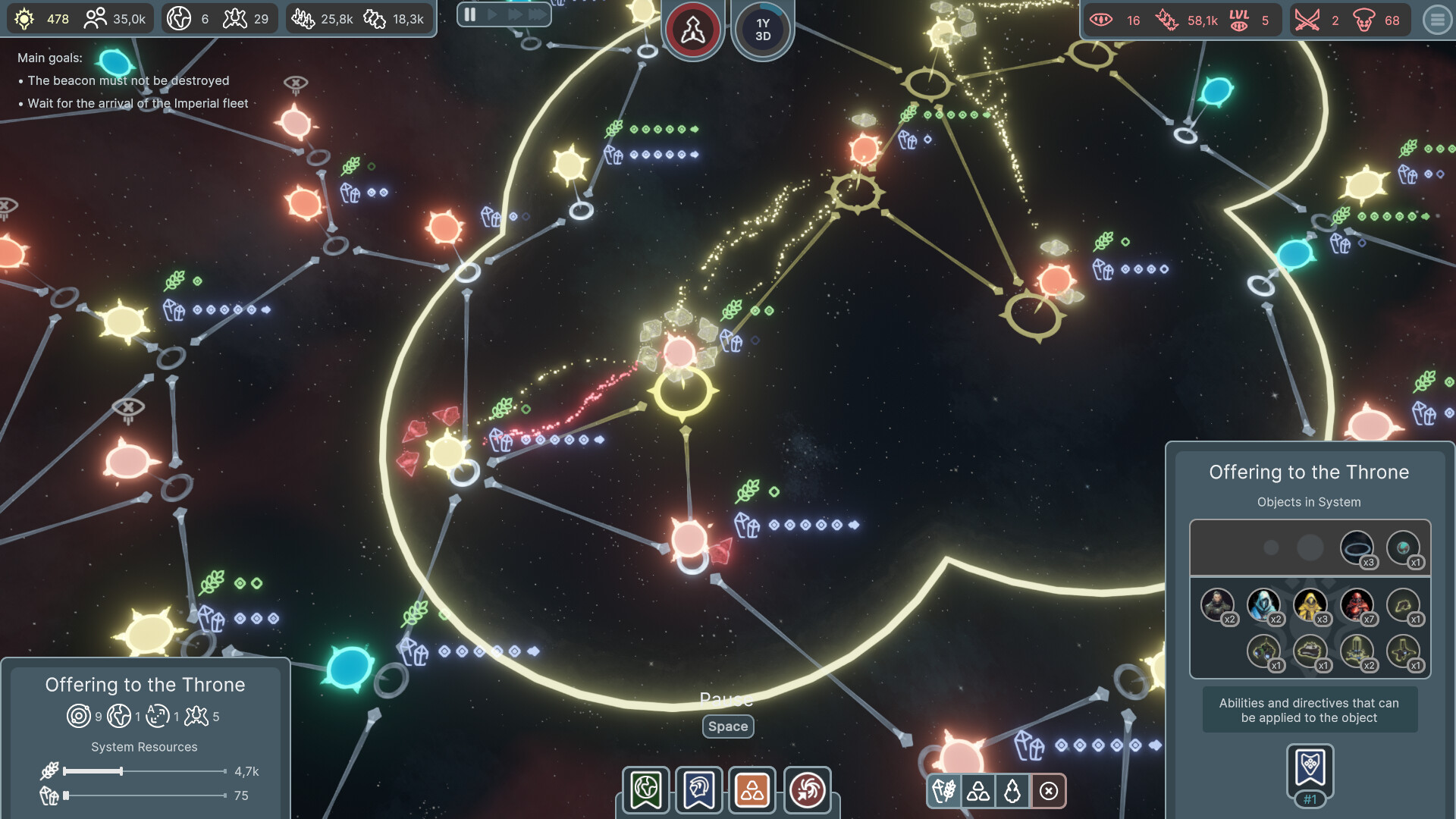Toggle the three triangles map filter
Viewport: 1456px width, 819px height.
pyautogui.click(x=978, y=792)
